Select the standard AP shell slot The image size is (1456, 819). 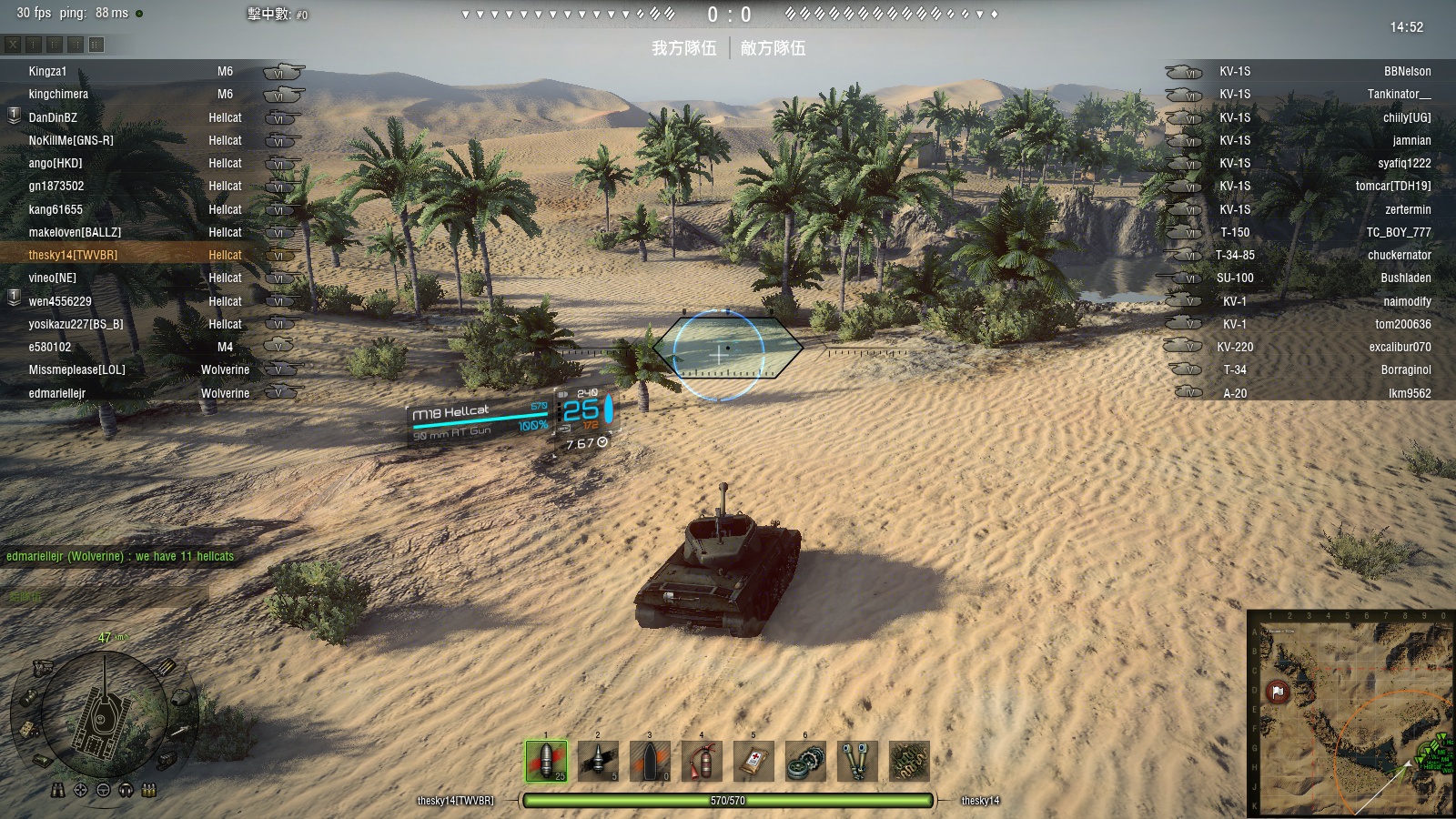tap(546, 761)
